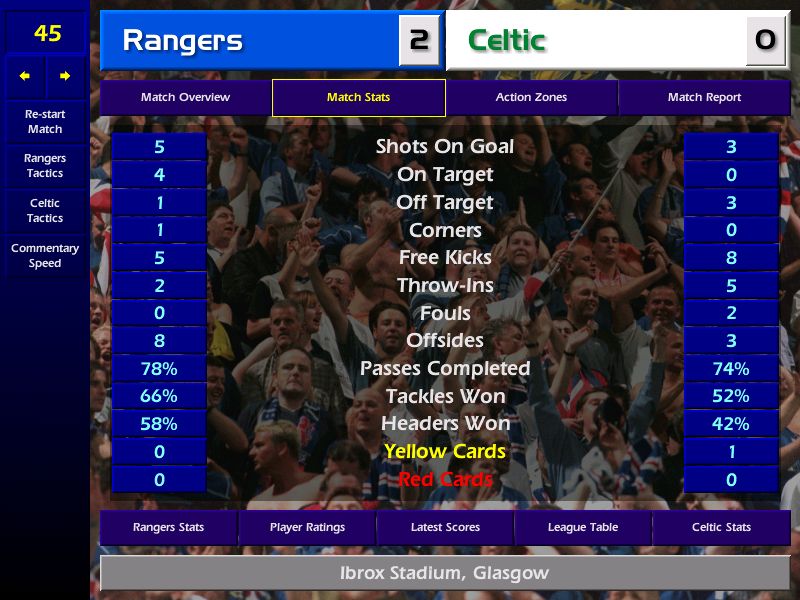Click the Ibrox Stadium, Glasgow bar
Viewport: 800px width, 600px height.
click(x=445, y=574)
